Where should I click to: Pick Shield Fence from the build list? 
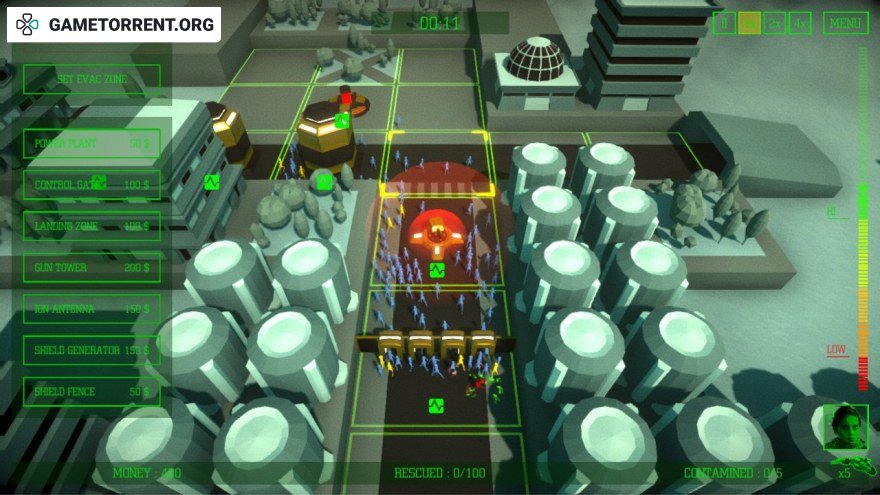91,391
